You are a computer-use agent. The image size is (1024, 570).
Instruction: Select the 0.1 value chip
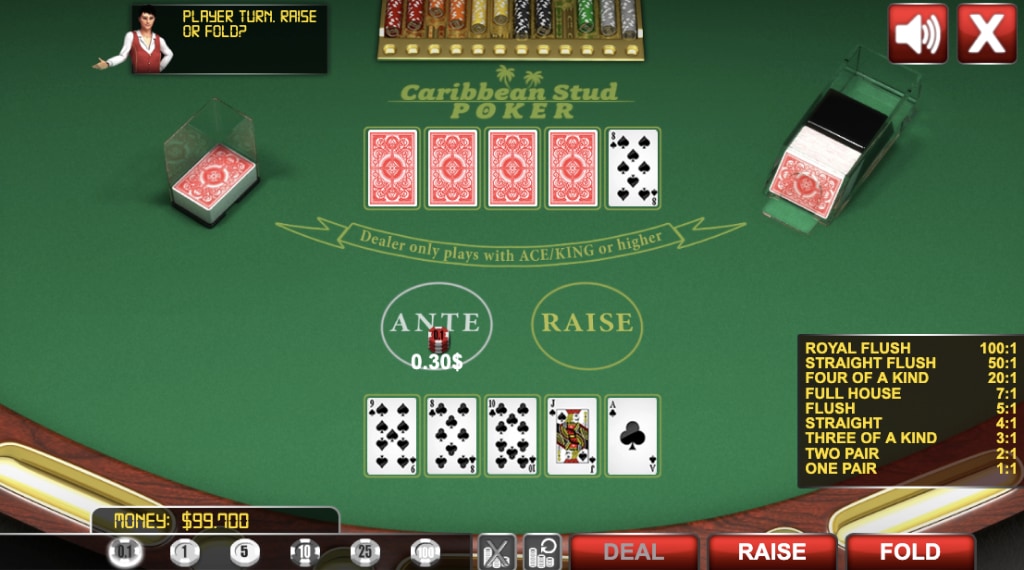(x=125, y=551)
